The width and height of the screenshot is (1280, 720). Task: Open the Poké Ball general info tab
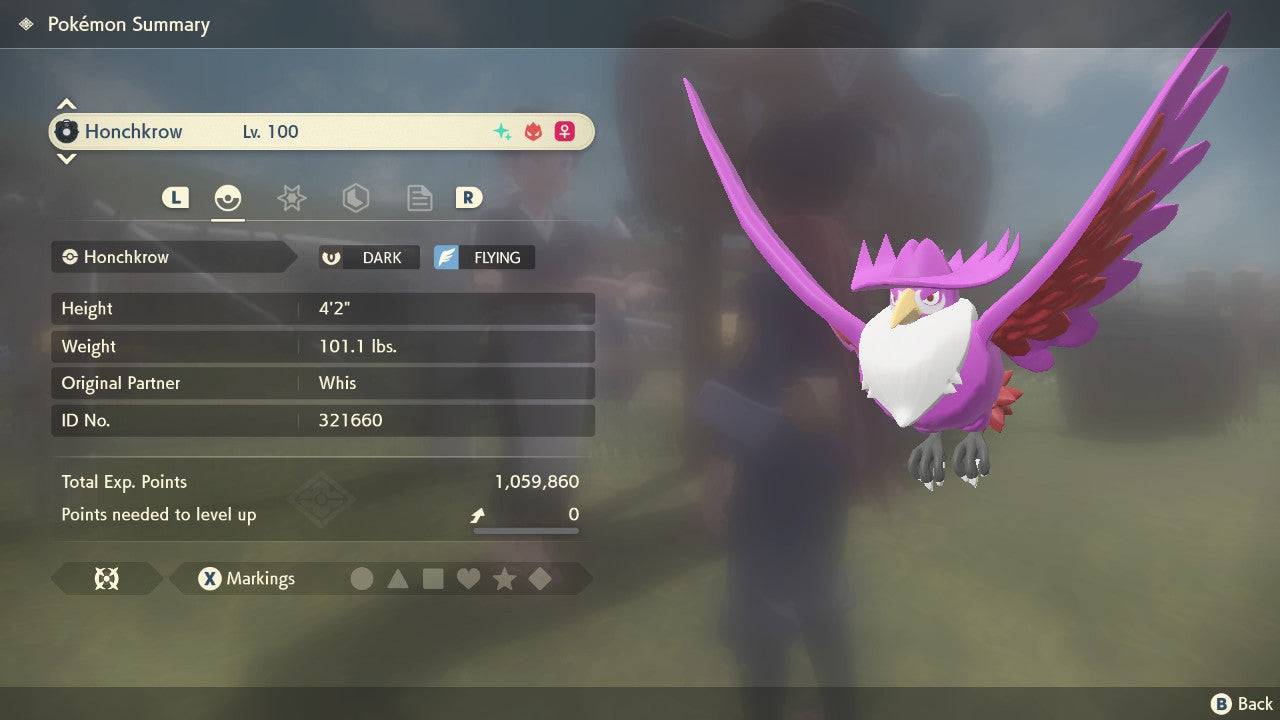click(228, 198)
